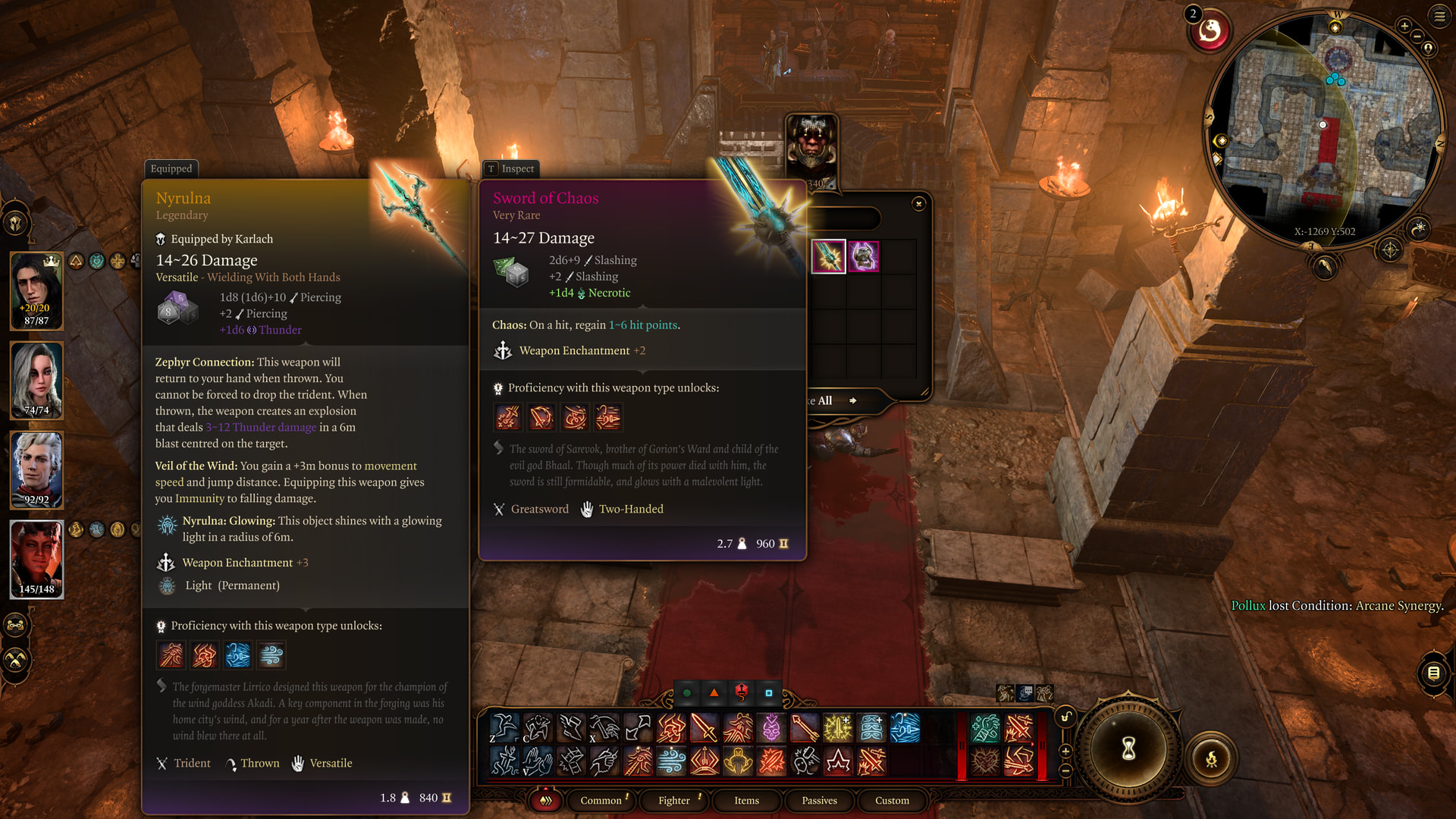This screenshot has height=819, width=1456.
Task: Show the Items hotbar tab
Action: (746, 800)
